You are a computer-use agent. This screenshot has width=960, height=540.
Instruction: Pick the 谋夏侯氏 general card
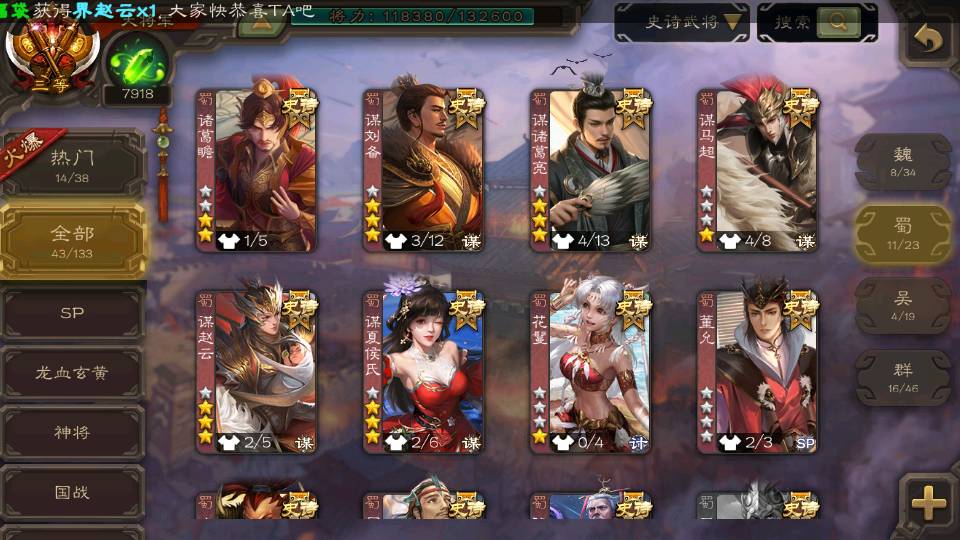pos(423,370)
